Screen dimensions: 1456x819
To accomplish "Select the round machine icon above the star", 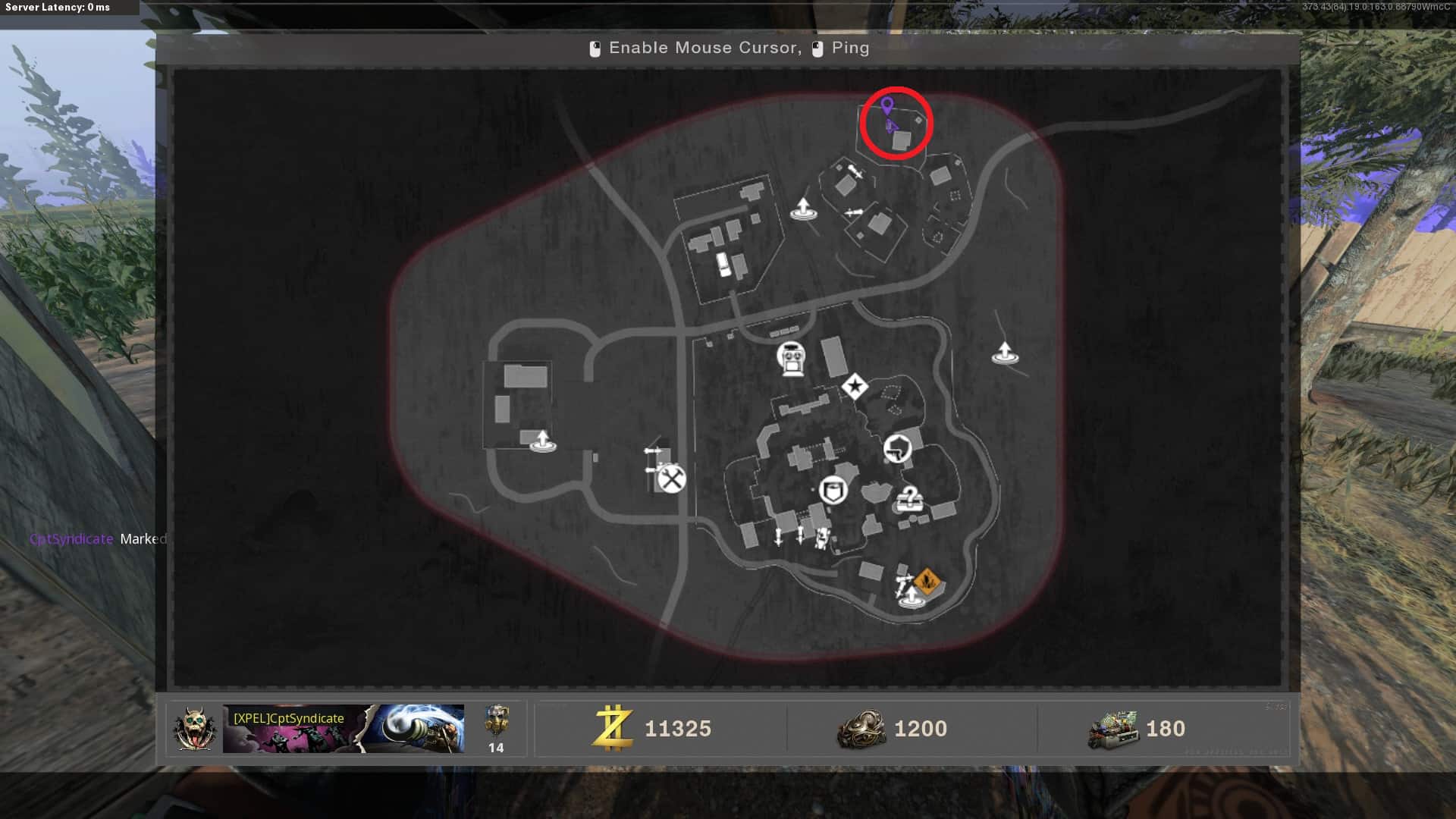I will click(x=791, y=358).
